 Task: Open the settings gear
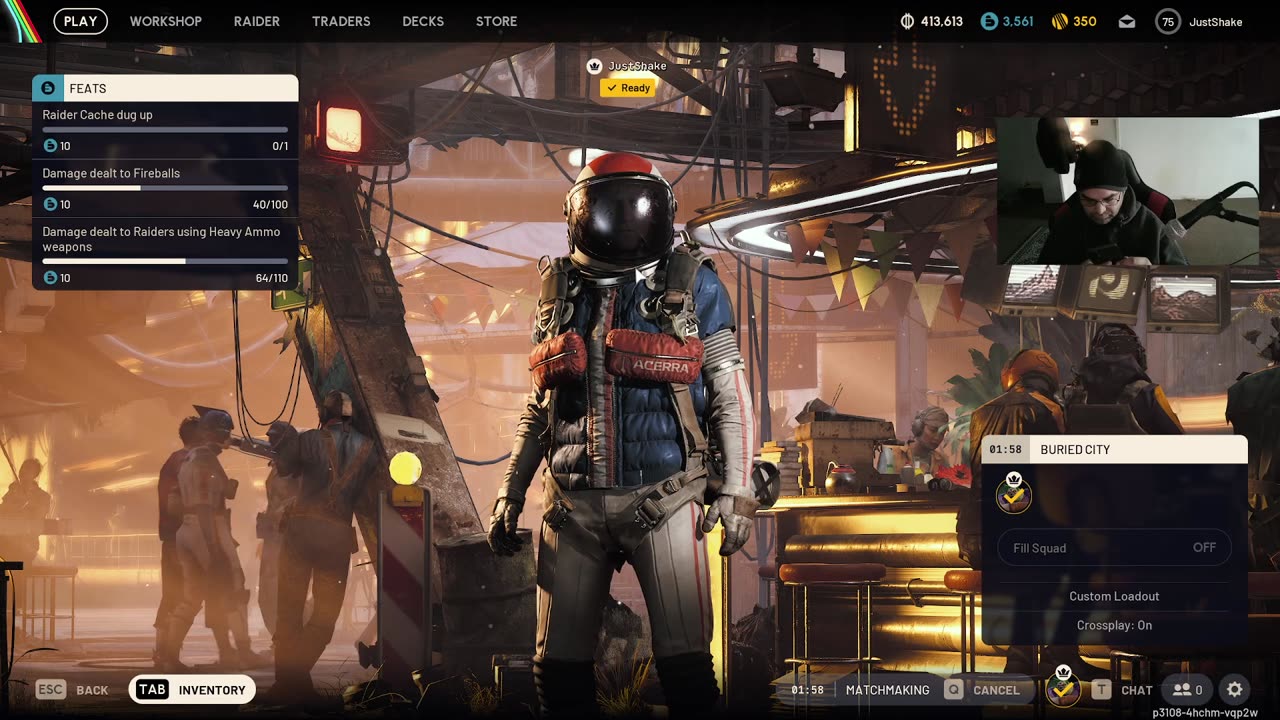tap(1235, 690)
